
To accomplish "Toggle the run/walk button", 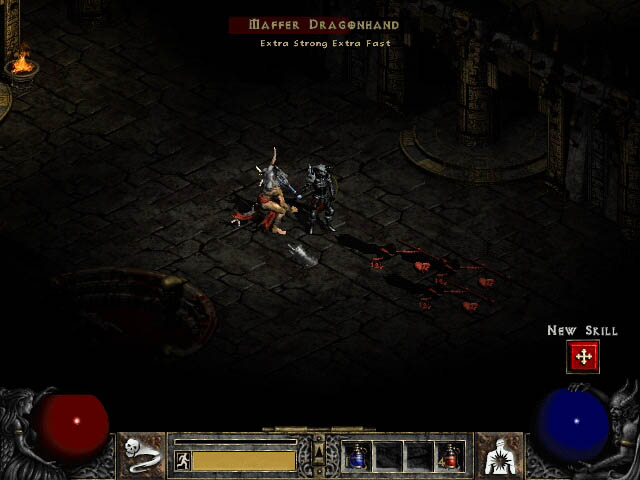I will click(x=182, y=460).
